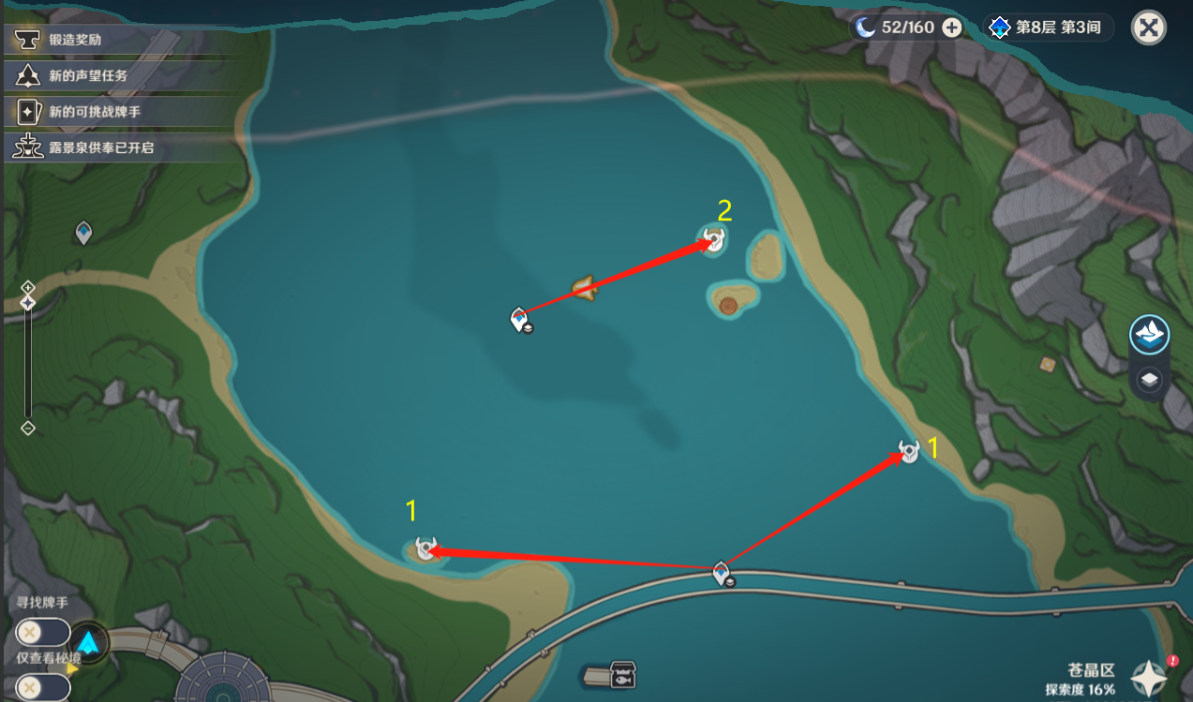Switch to the highlighted map layer view

(x=1150, y=334)
